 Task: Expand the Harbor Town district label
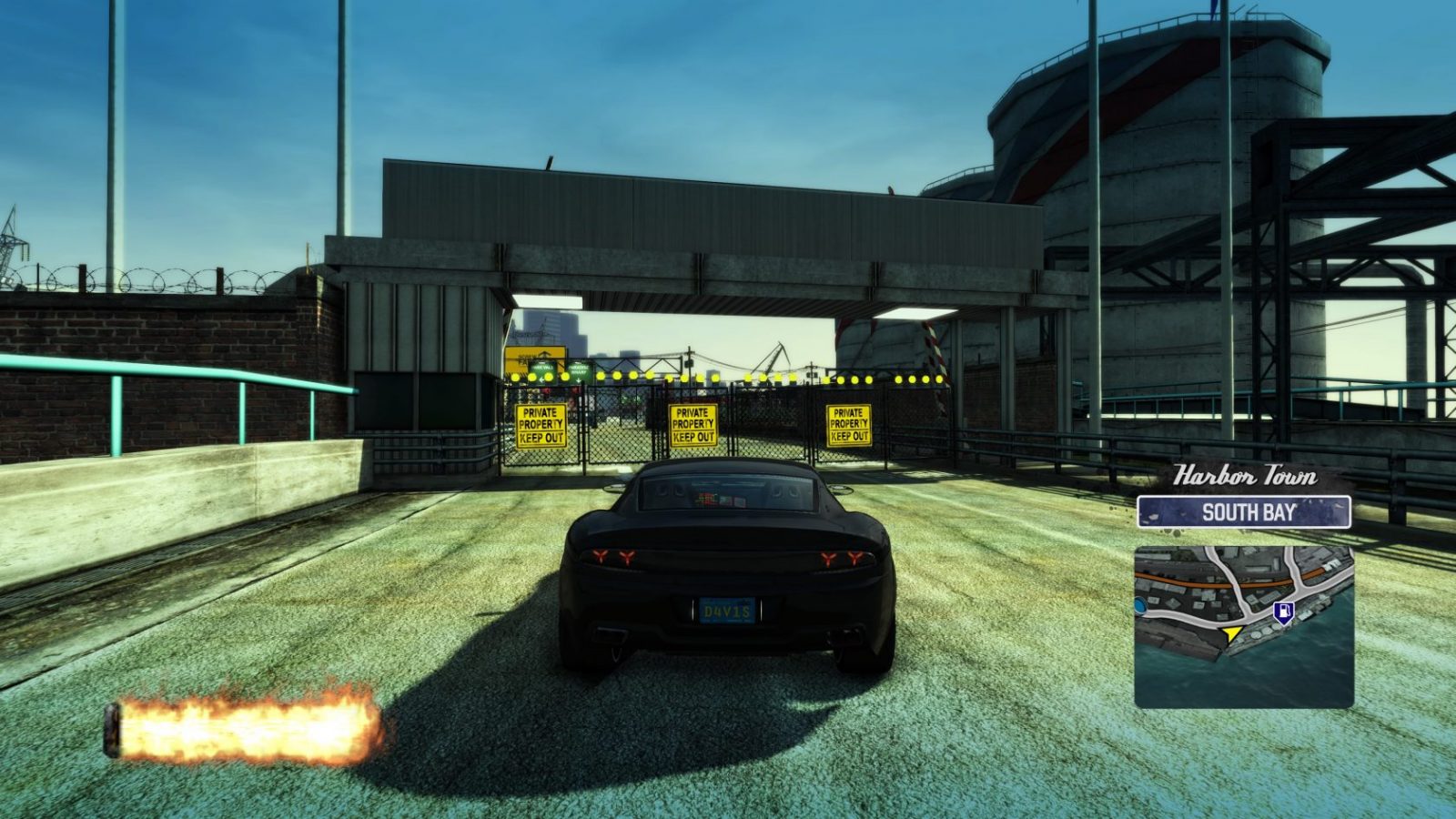(x=1244, y=473)
